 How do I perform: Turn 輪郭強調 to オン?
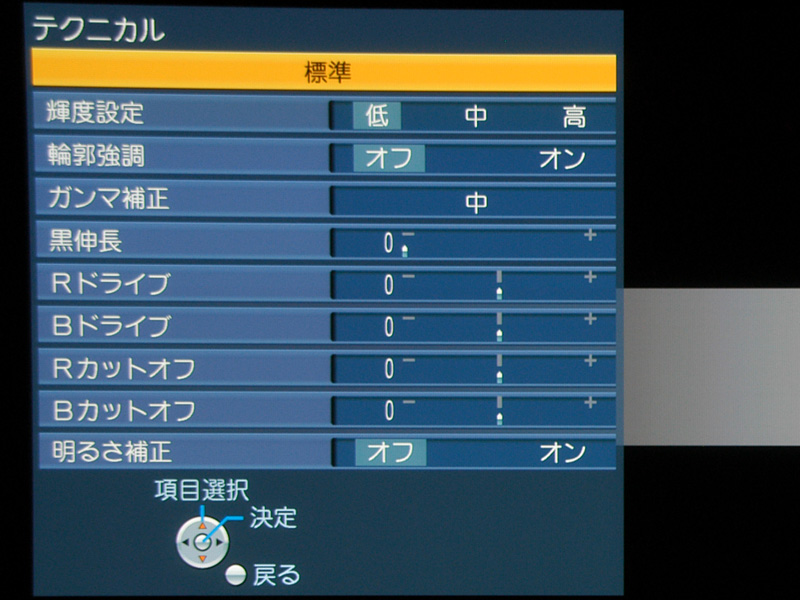562,159
